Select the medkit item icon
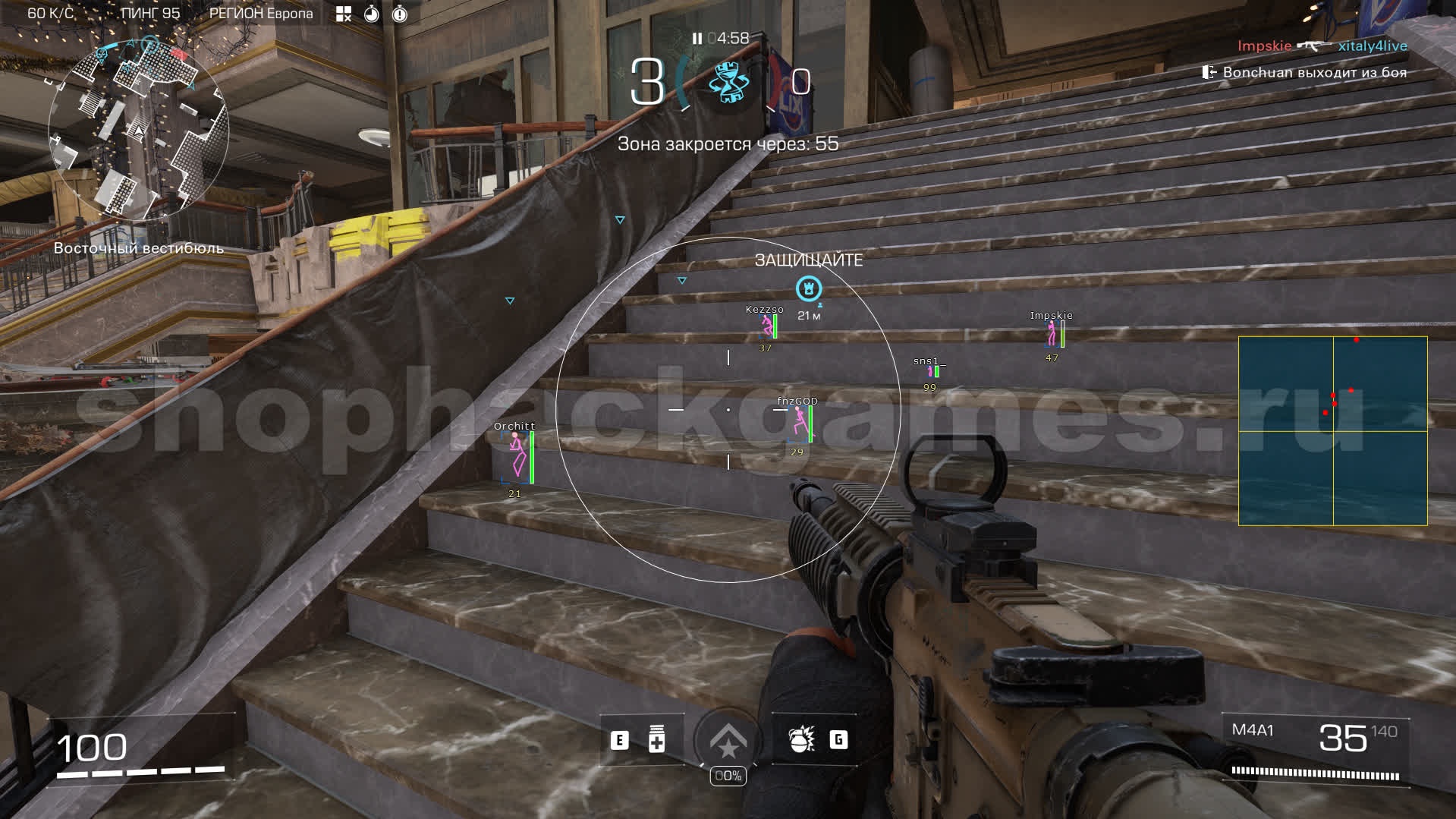The height and width of the screenshot is (819, 1456). tap(657, 740)
